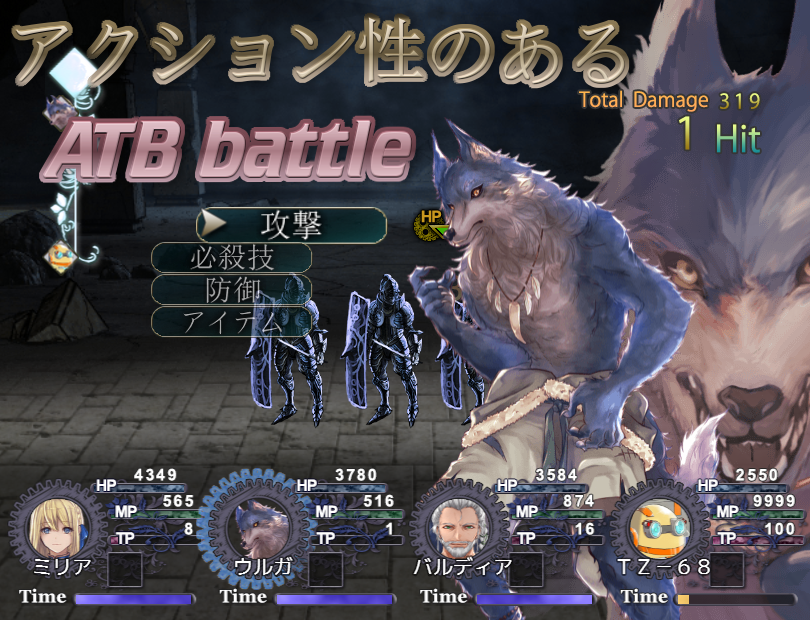Select the 防御 defend command
The width and height of the screenshot is (810, 620).
click(x=231, y=290)
